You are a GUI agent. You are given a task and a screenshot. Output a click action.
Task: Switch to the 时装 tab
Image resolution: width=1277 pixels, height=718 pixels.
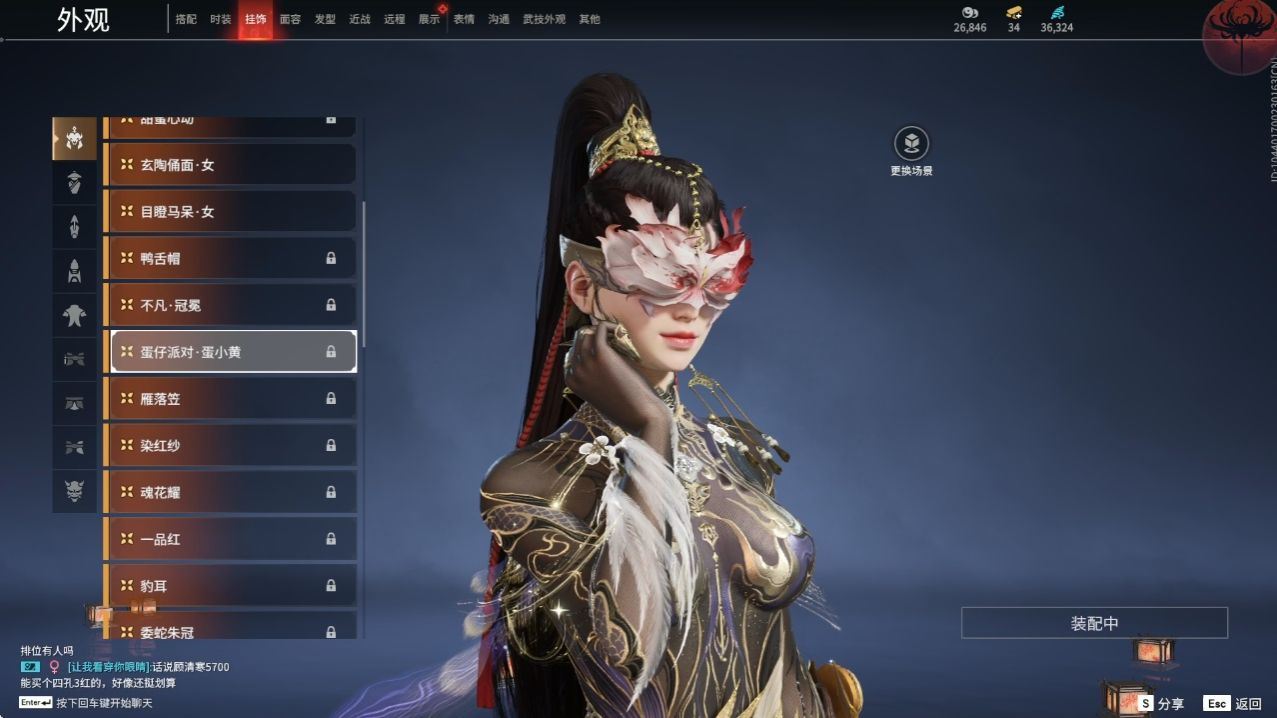[221, 19]
